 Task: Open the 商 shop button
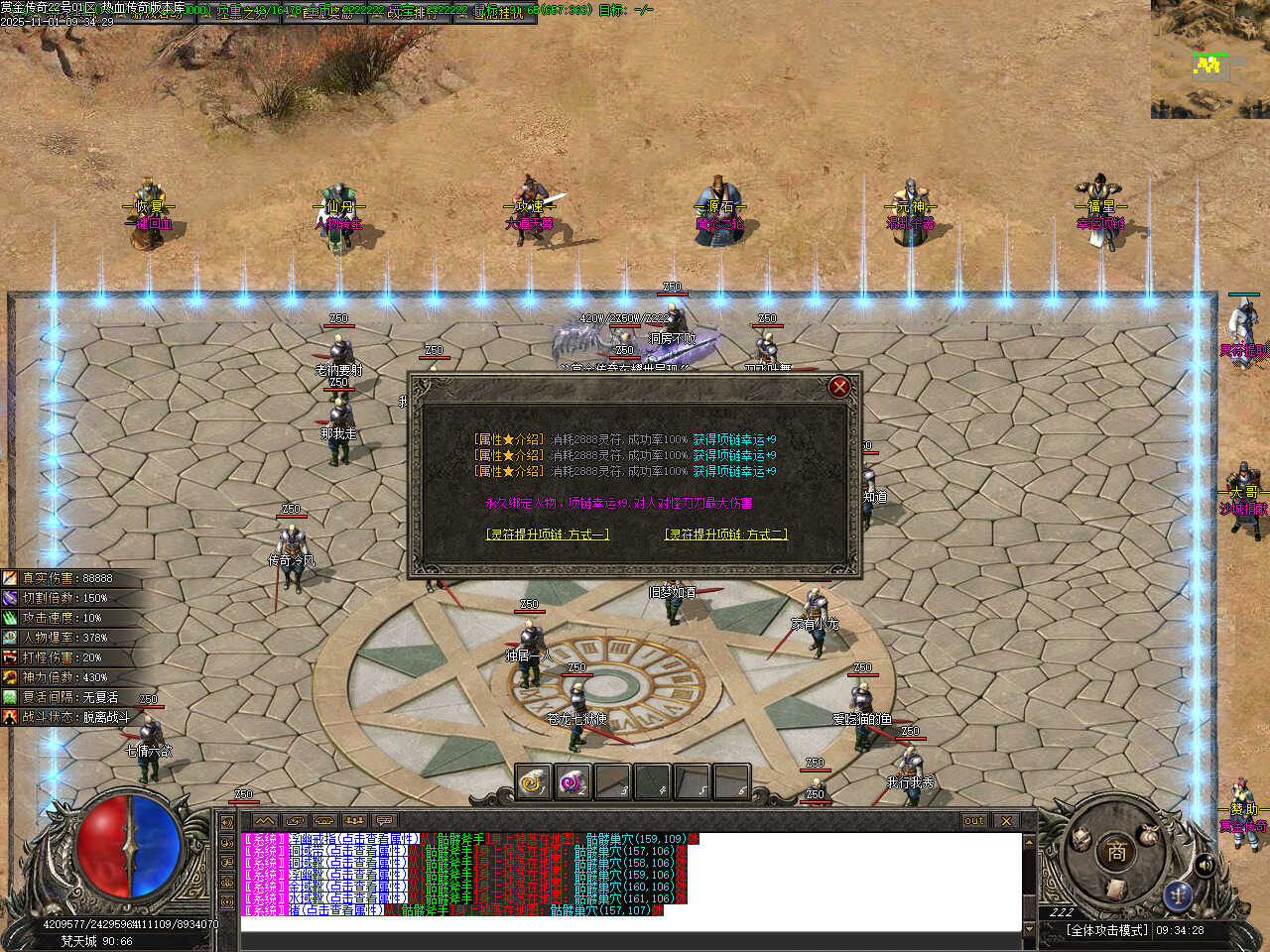(x=1116, y=851)
